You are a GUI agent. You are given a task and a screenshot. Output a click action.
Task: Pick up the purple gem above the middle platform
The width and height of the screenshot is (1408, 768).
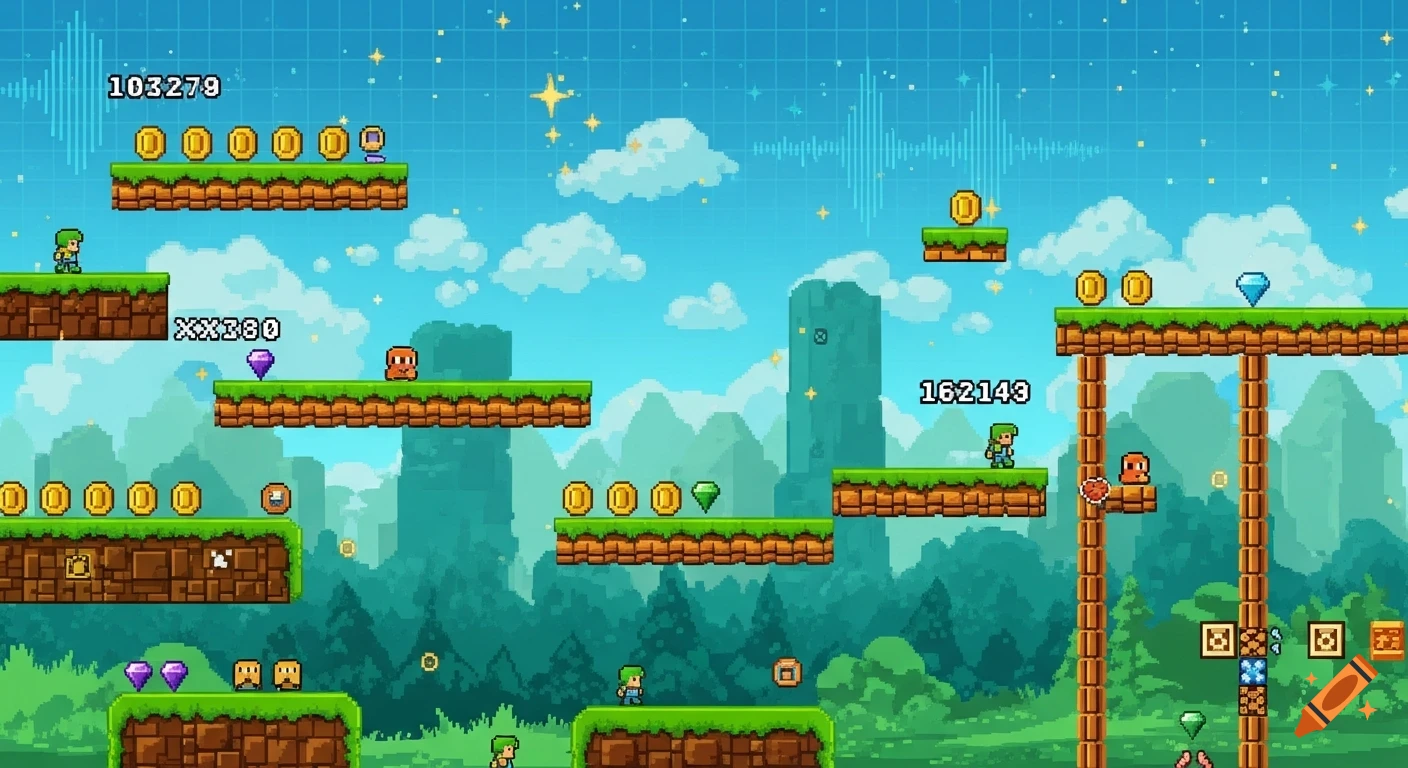pyautogui.click(x=259, y=363)
